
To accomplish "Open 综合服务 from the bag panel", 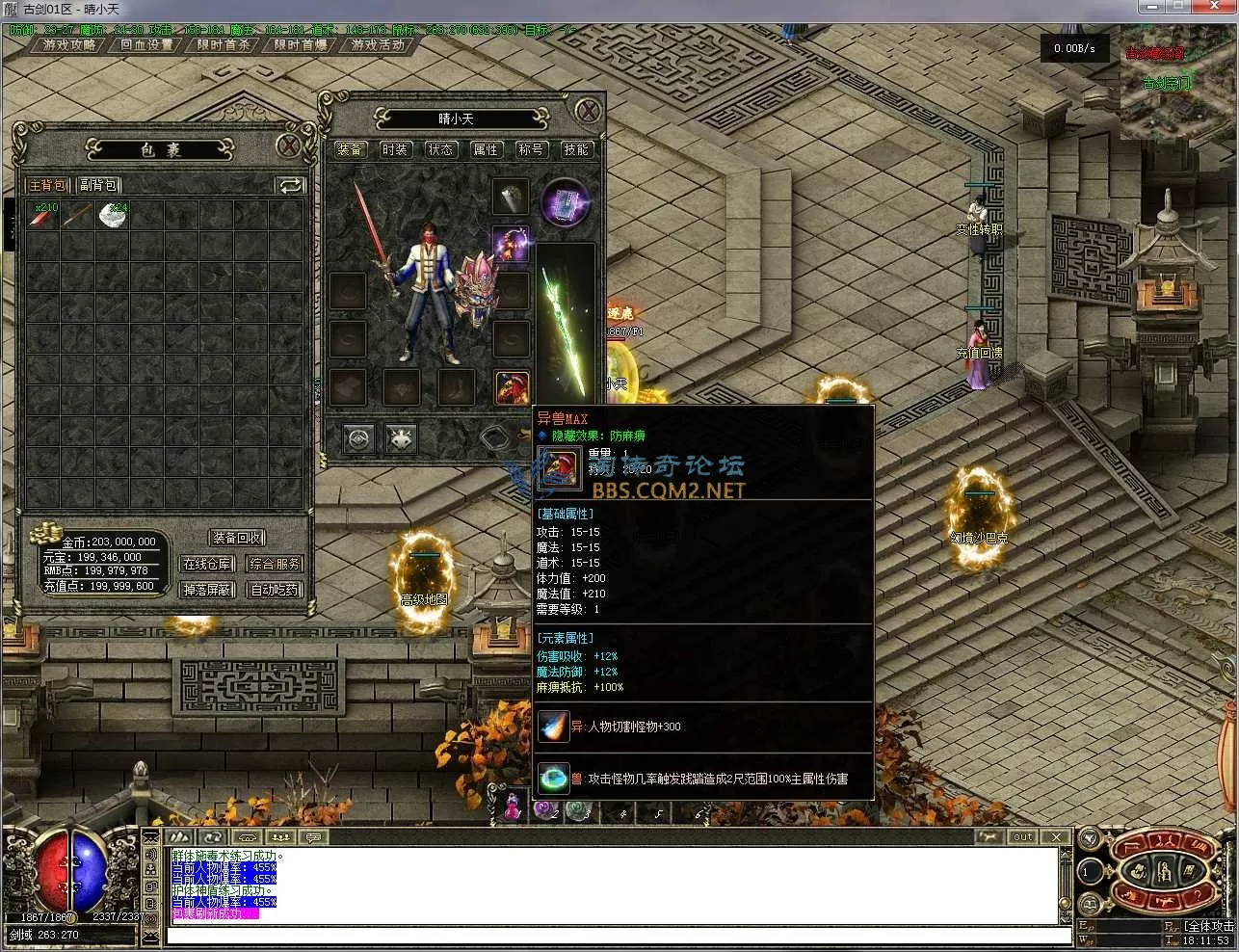I will (275, 564).
